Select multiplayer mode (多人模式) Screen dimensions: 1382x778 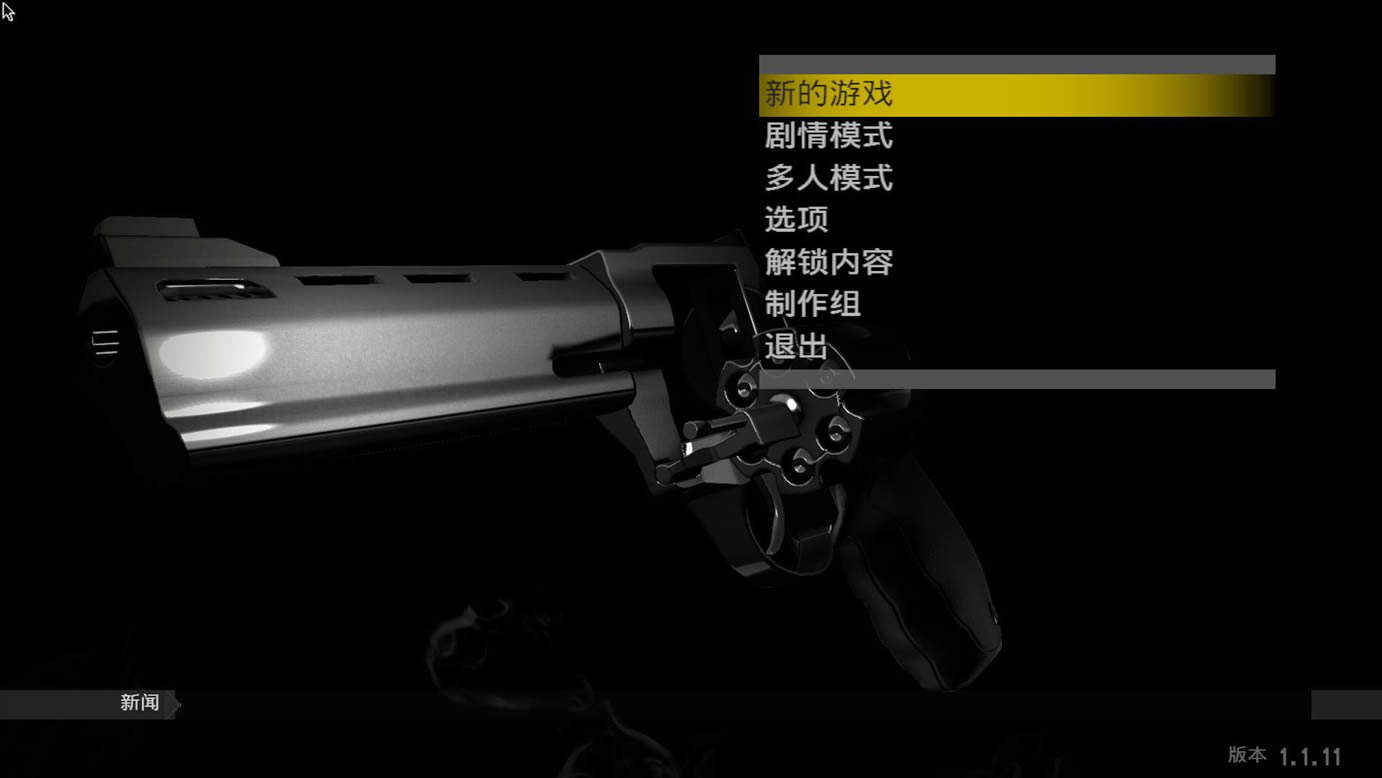829,179
